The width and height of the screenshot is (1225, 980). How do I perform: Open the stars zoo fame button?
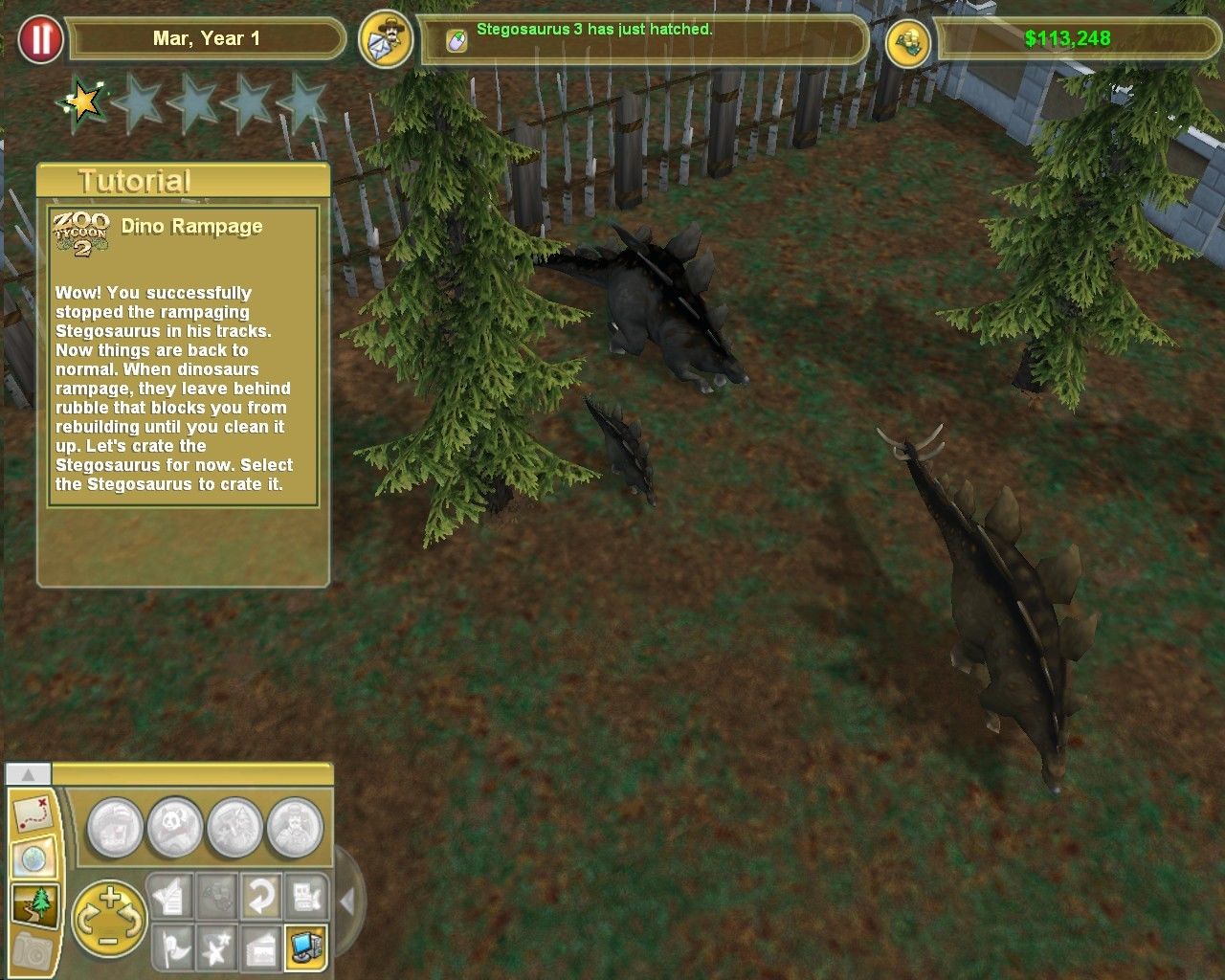214,946
